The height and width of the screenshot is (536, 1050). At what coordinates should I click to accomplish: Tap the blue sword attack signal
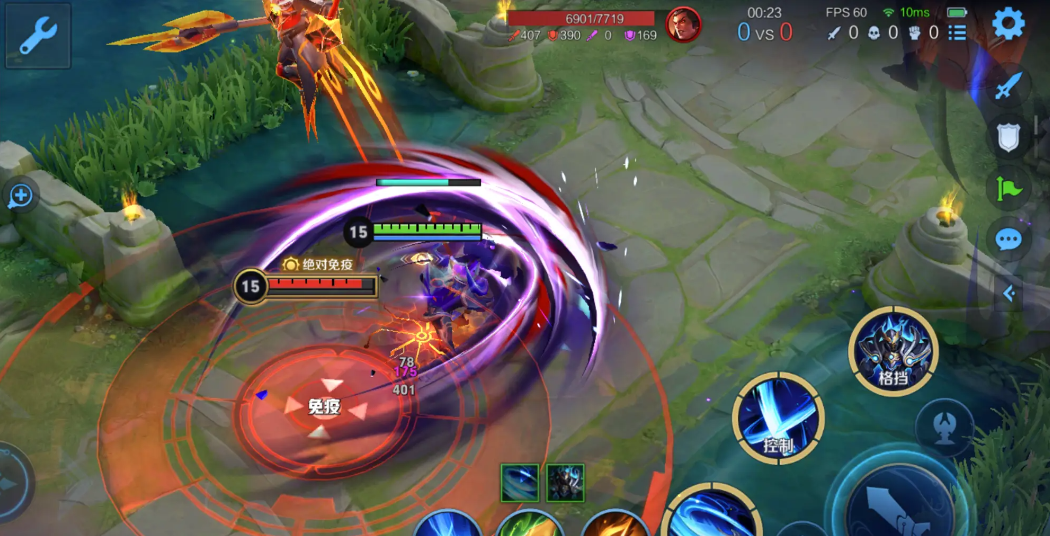pos(1008,86)
